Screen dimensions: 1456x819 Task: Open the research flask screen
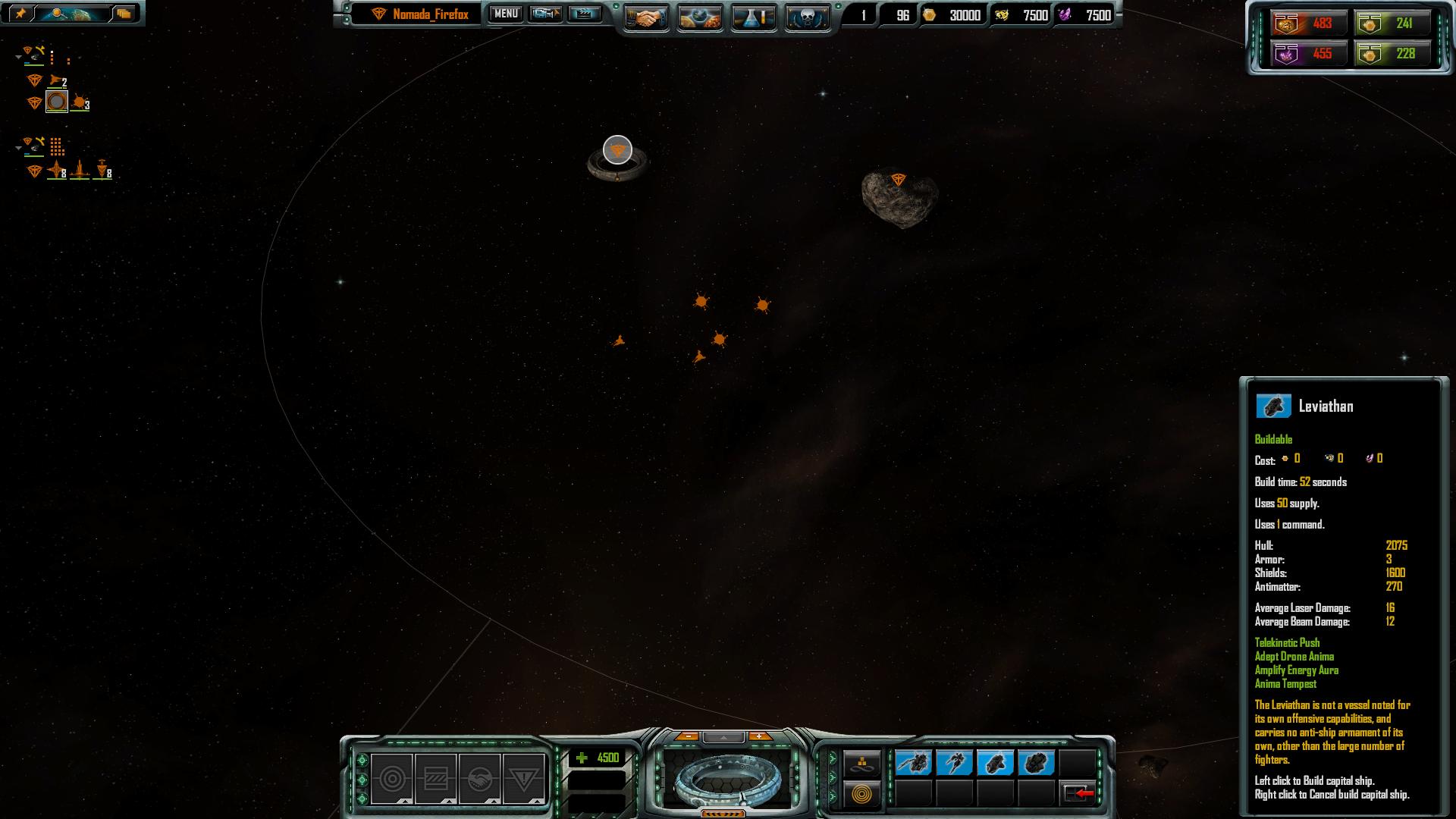point(754,17)
